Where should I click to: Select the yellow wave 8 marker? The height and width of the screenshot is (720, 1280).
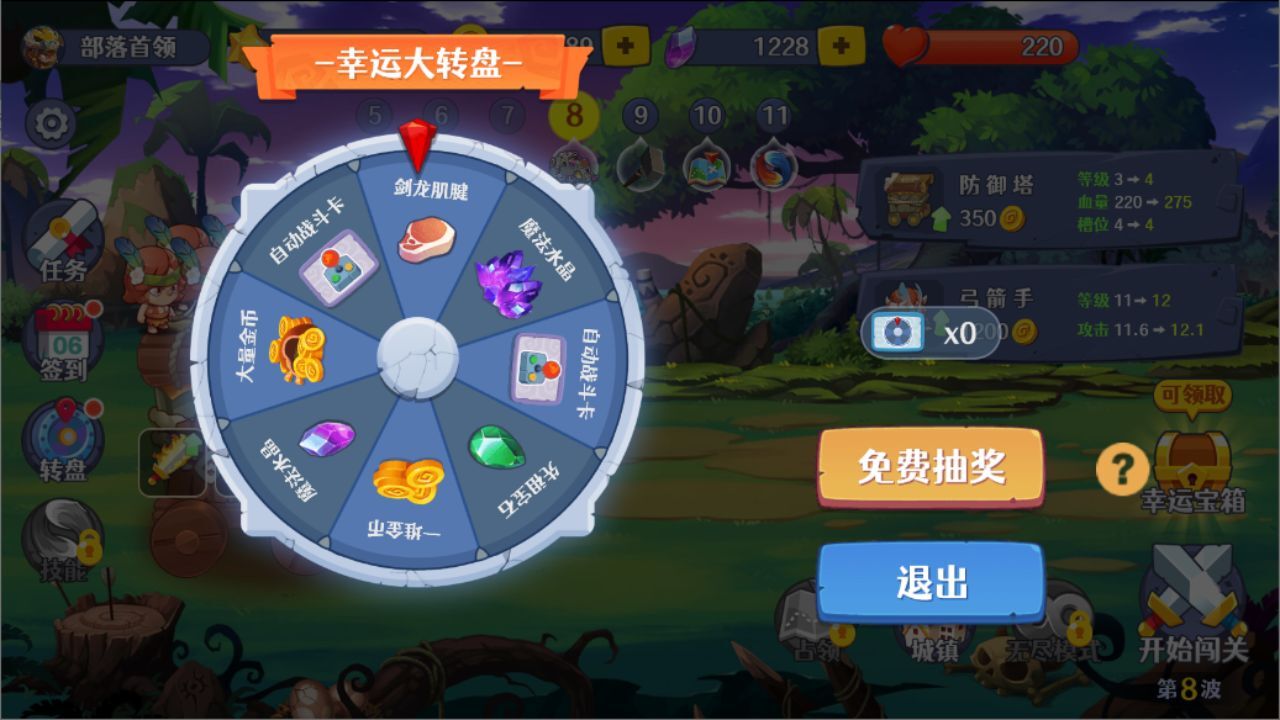click(573, 113)
